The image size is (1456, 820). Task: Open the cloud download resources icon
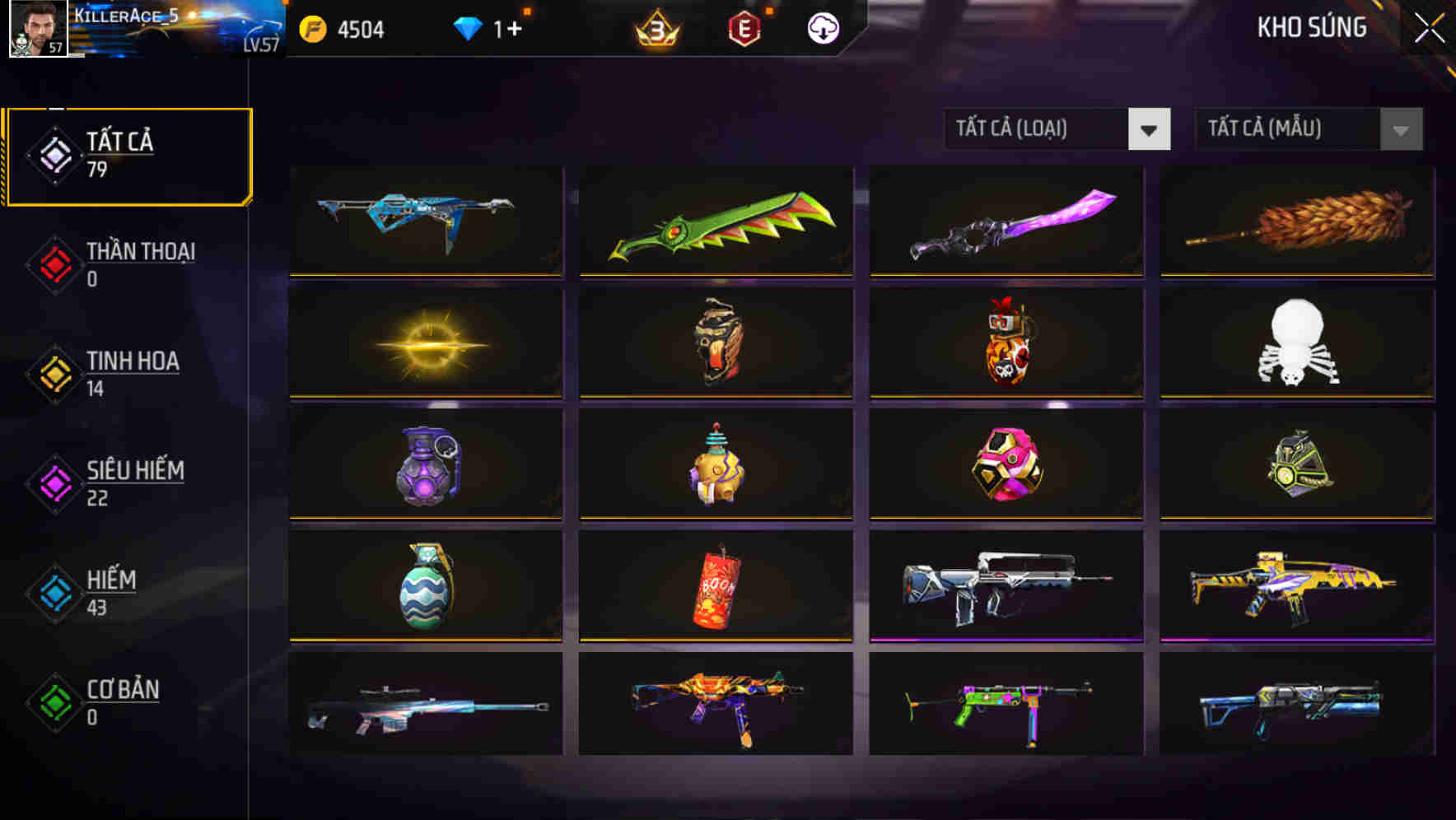[x=821, y=28]
